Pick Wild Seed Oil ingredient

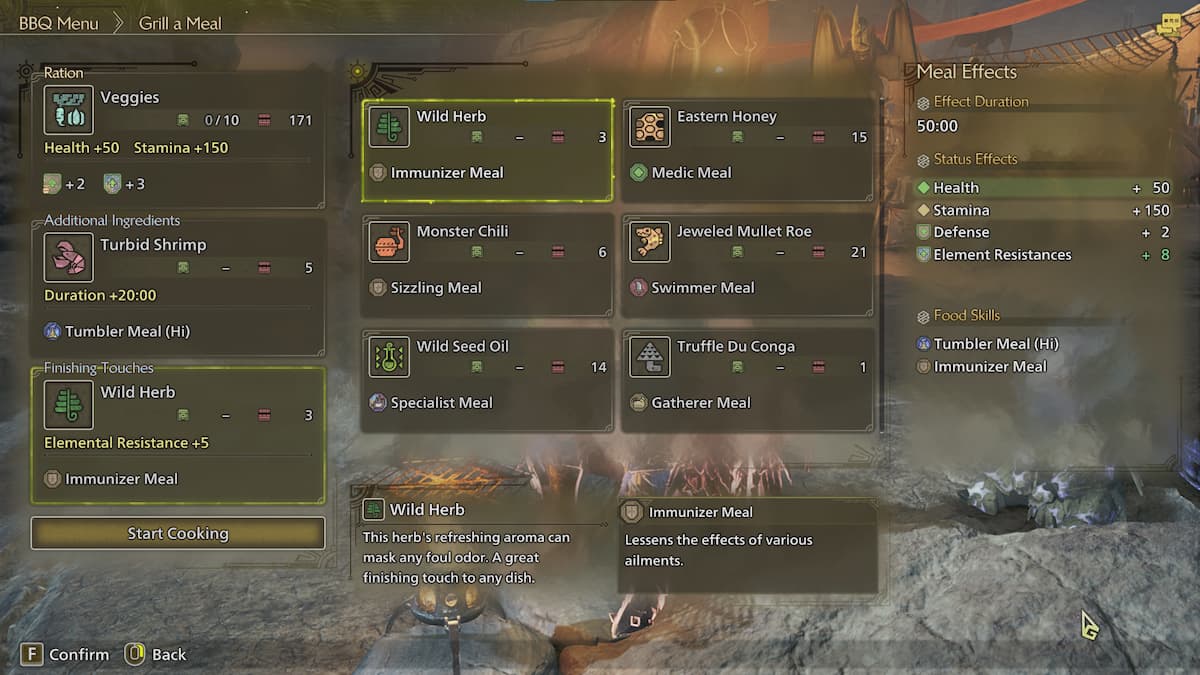[487, 381]
